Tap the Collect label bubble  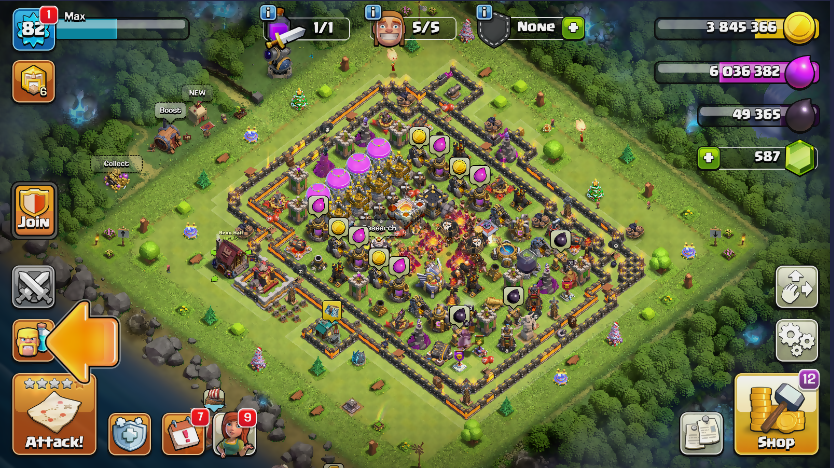[116, 163]
